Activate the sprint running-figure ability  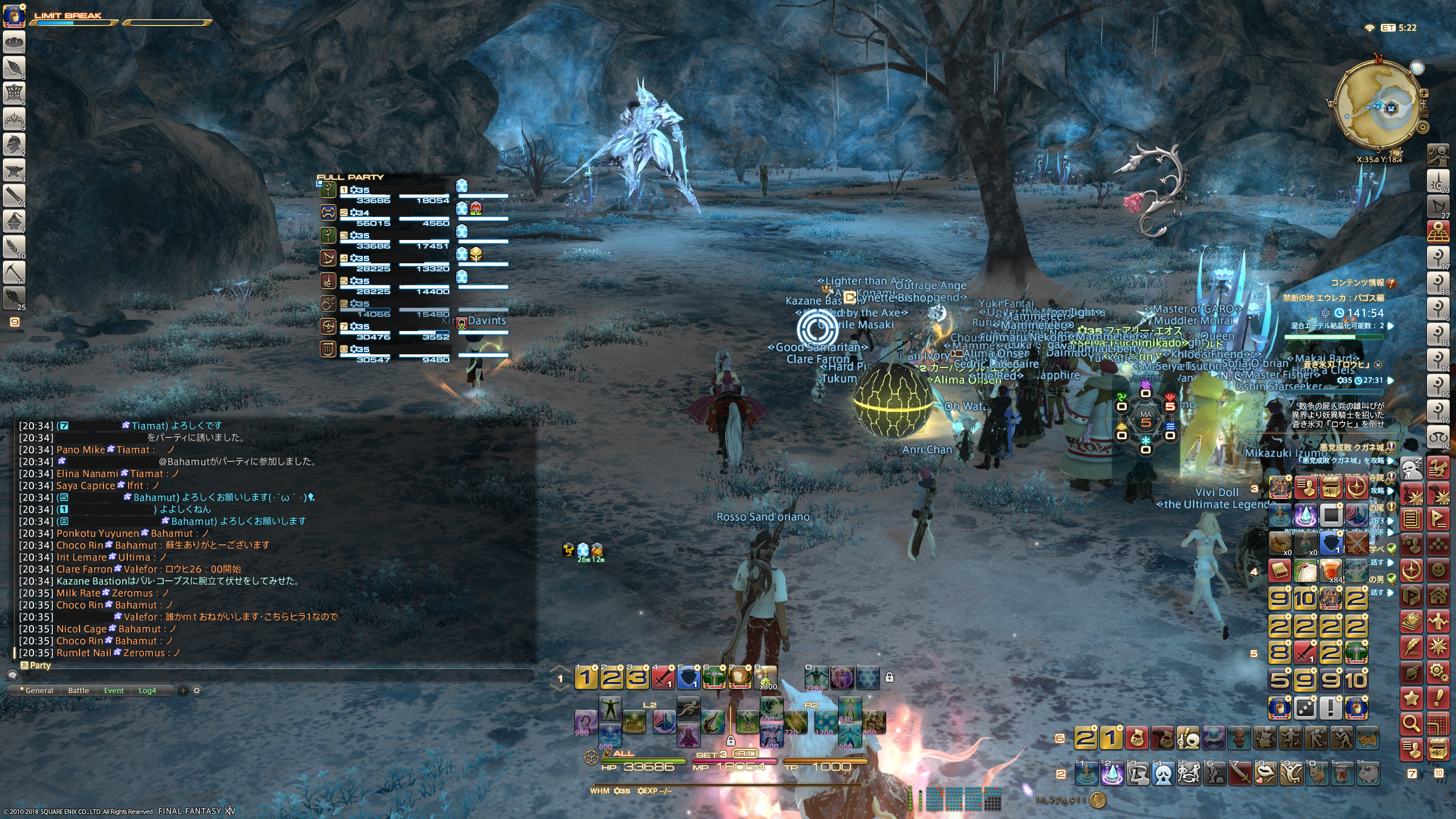[688, 708]
